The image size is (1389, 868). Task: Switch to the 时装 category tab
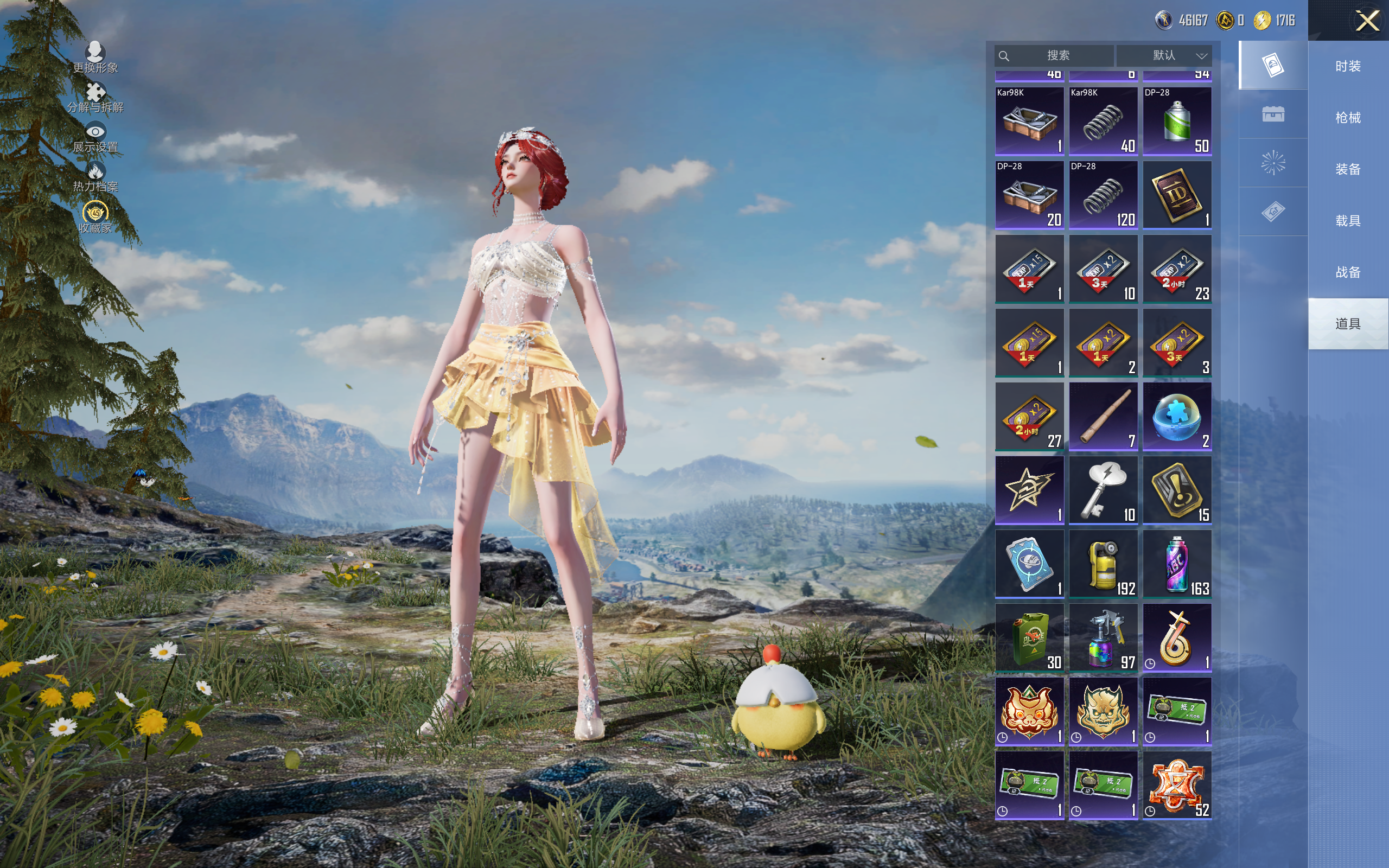[1348, 66]
